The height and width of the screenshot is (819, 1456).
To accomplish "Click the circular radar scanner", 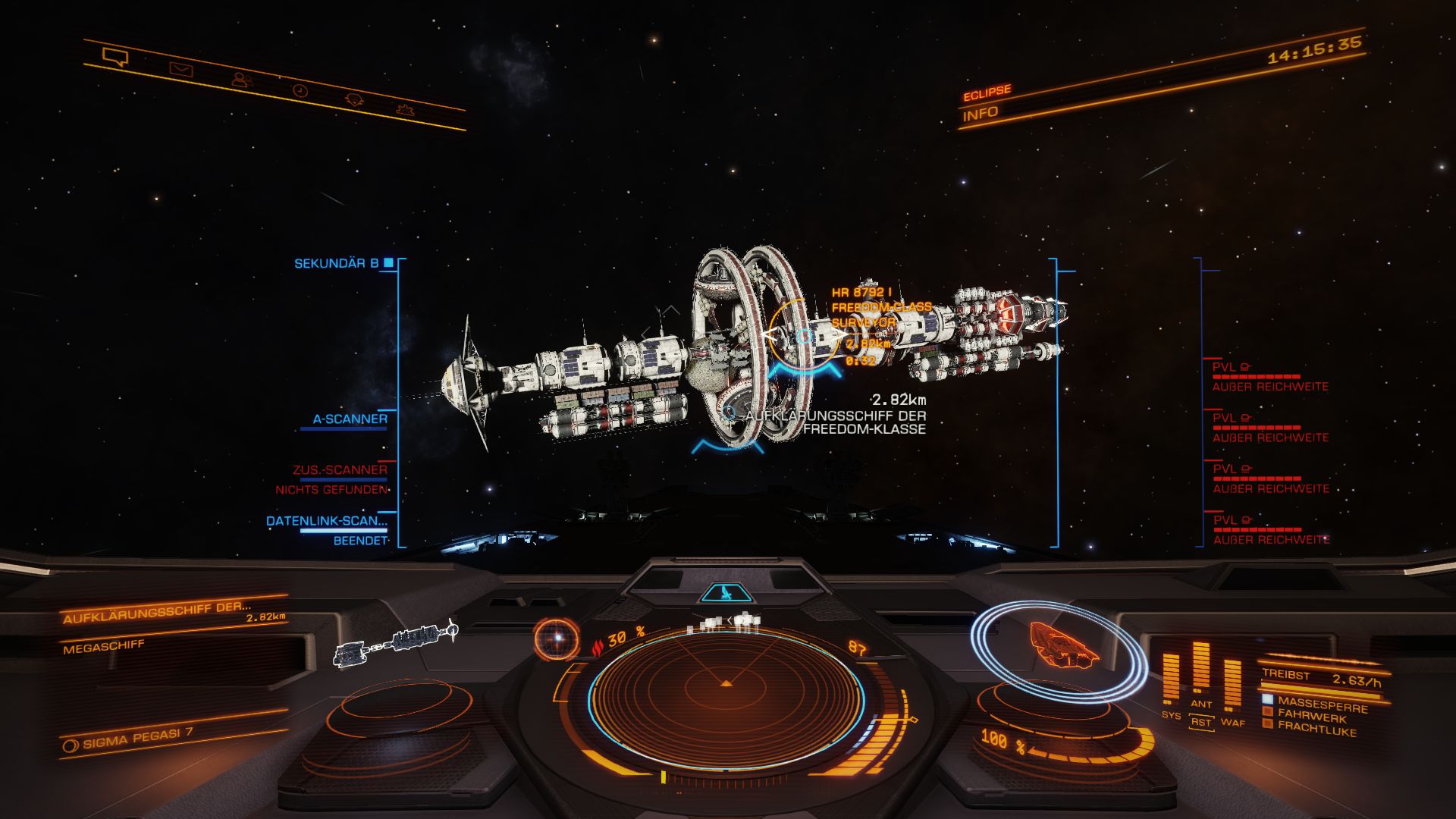I will tap(726, 689).
